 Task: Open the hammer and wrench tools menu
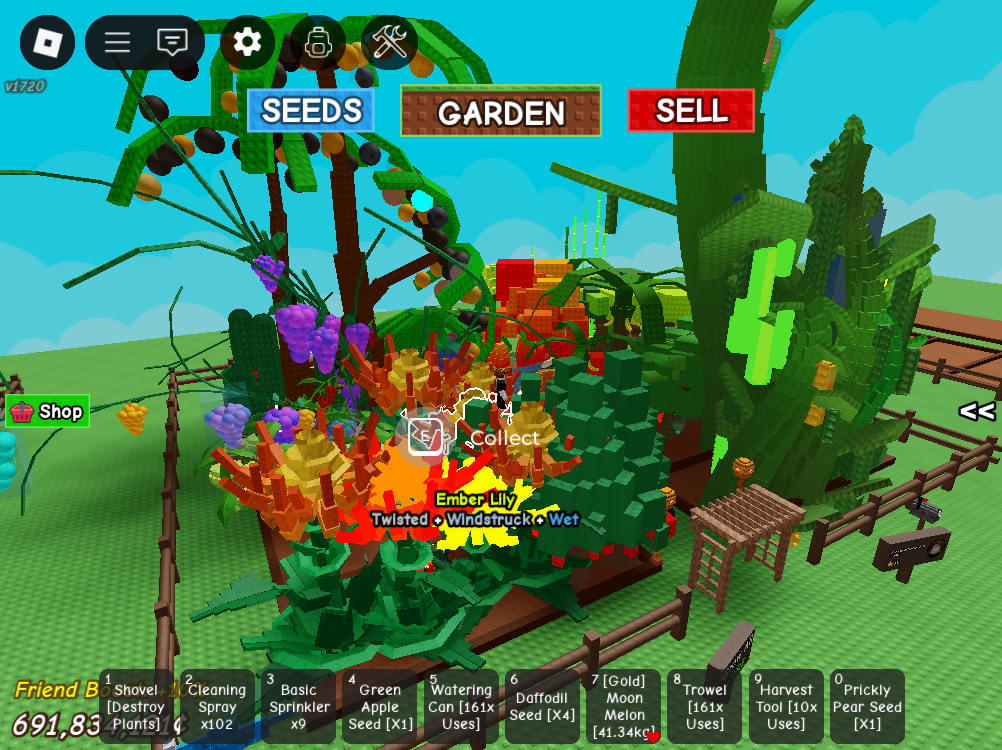[389, 42]
